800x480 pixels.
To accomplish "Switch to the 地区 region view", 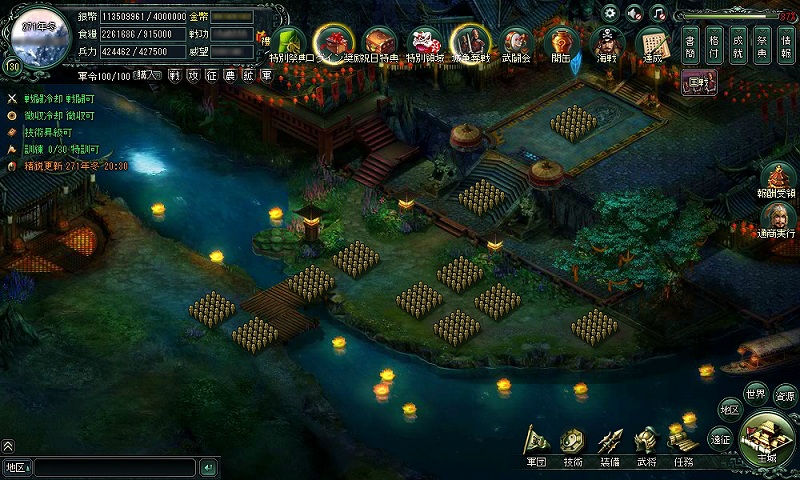I will 730,410.
